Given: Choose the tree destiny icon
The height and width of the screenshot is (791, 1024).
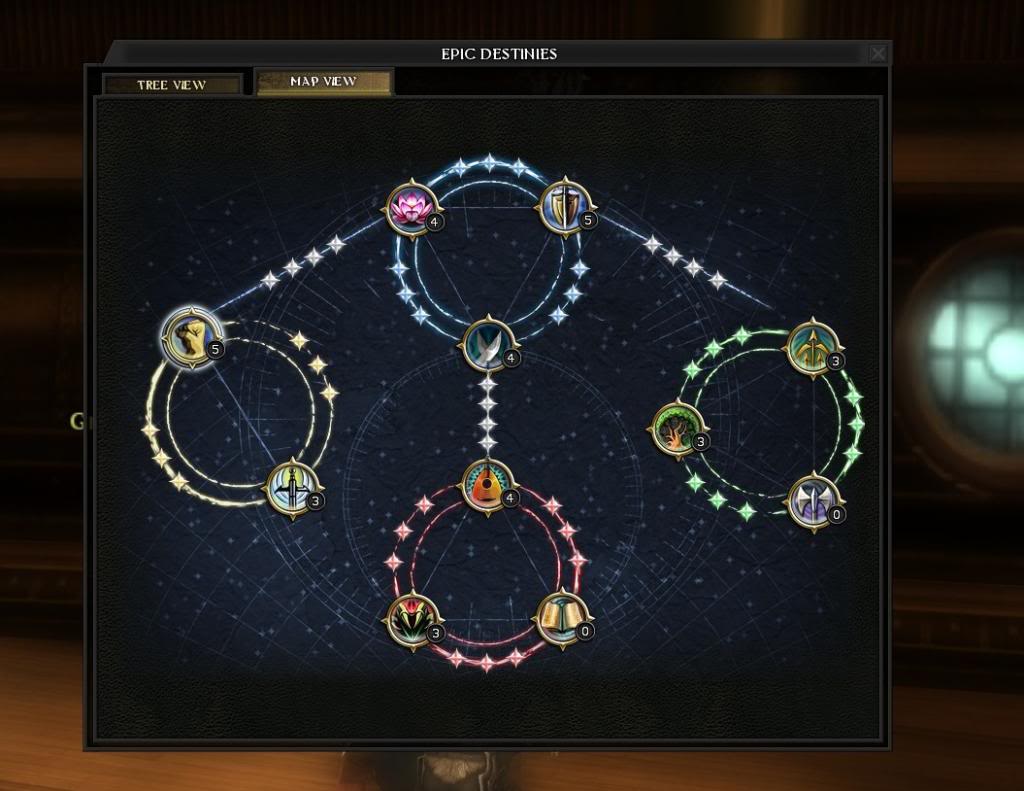Looking at the screenshot, I should pos(676,429).
